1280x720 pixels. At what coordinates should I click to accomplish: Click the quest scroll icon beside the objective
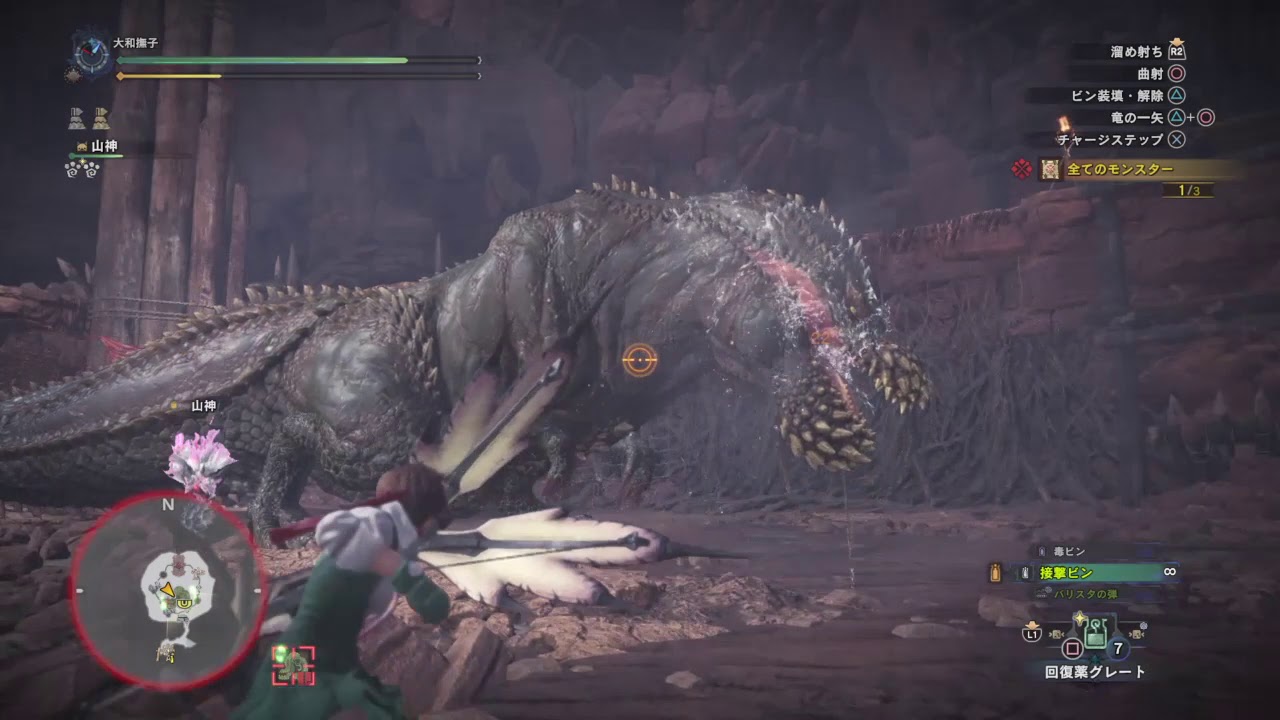coord(1049,169)
